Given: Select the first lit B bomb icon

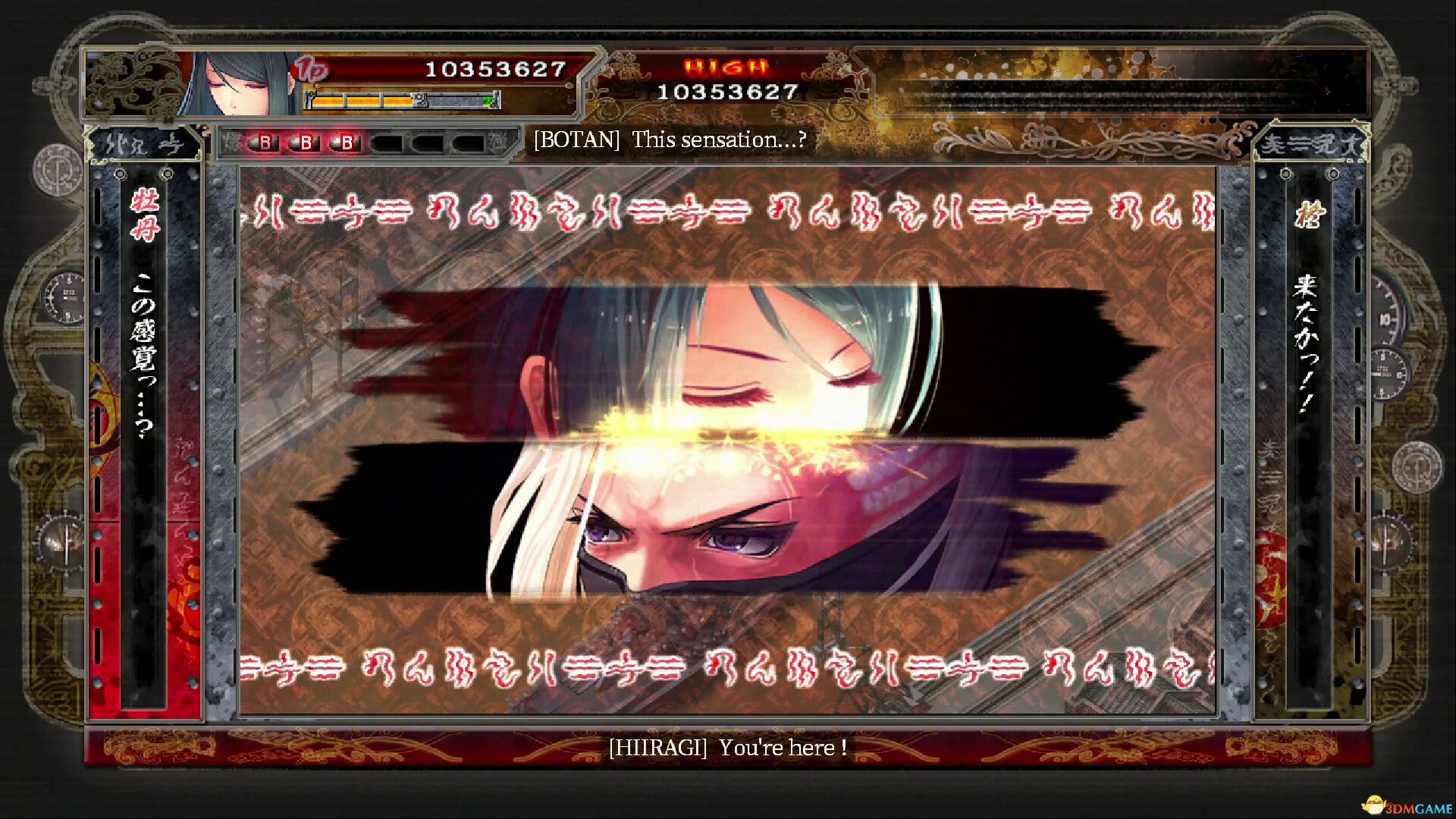Looking at the screenshot, I should tap(265, 143).
